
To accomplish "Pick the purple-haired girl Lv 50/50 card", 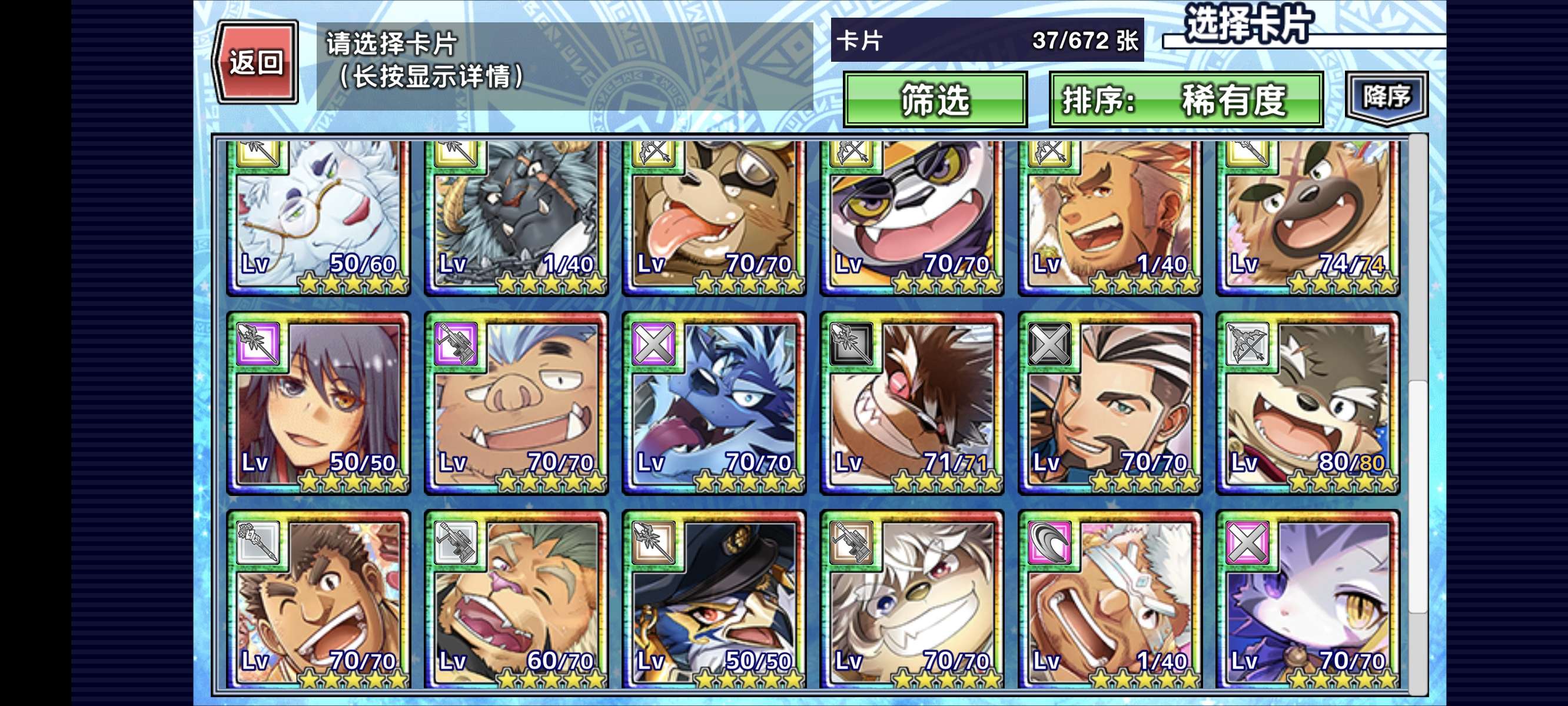I will 318,404.
